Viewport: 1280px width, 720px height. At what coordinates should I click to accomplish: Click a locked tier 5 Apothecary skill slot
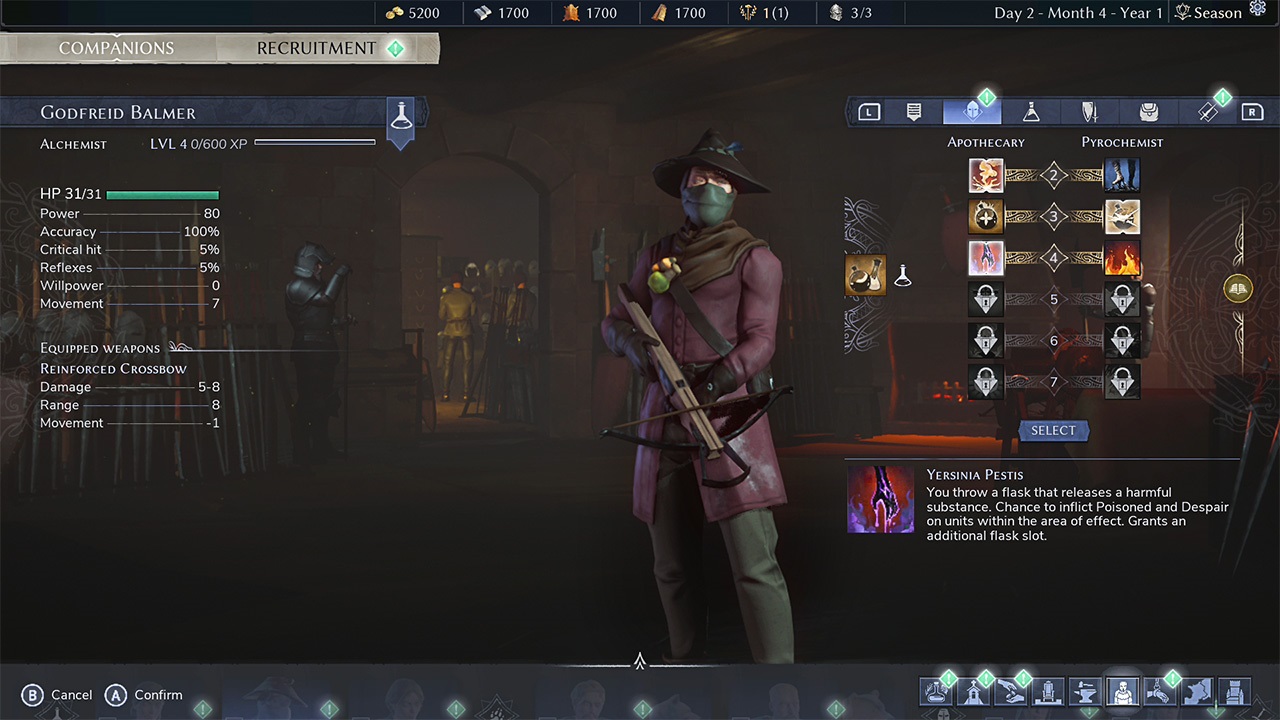click(x=986, y=299)
